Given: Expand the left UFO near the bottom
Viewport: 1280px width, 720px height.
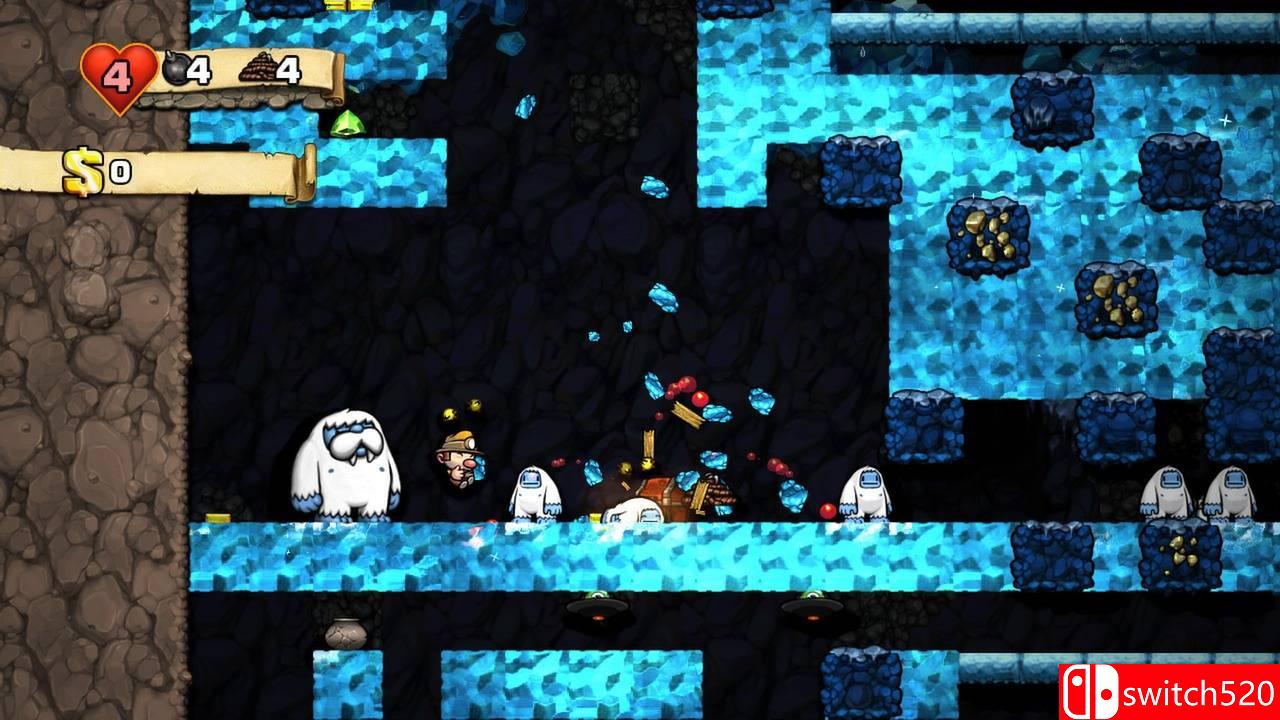Looking at the screenshot, I should 596,610.
